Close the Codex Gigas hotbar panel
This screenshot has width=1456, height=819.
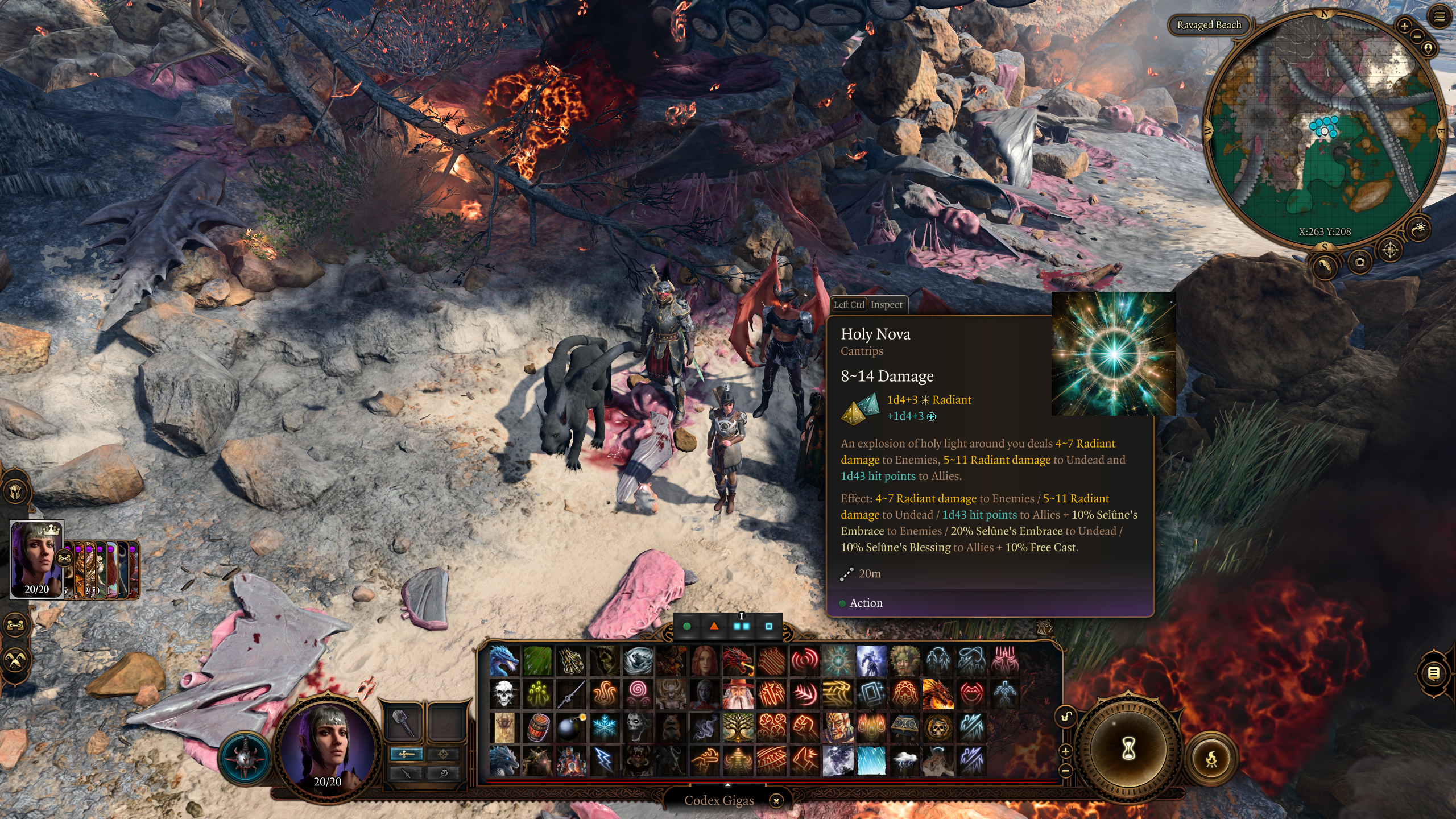(x=776, y=801)
